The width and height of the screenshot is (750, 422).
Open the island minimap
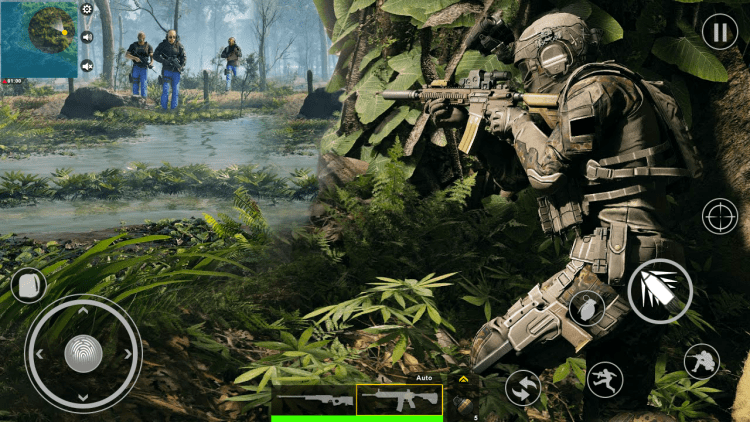tap(40, 36)
